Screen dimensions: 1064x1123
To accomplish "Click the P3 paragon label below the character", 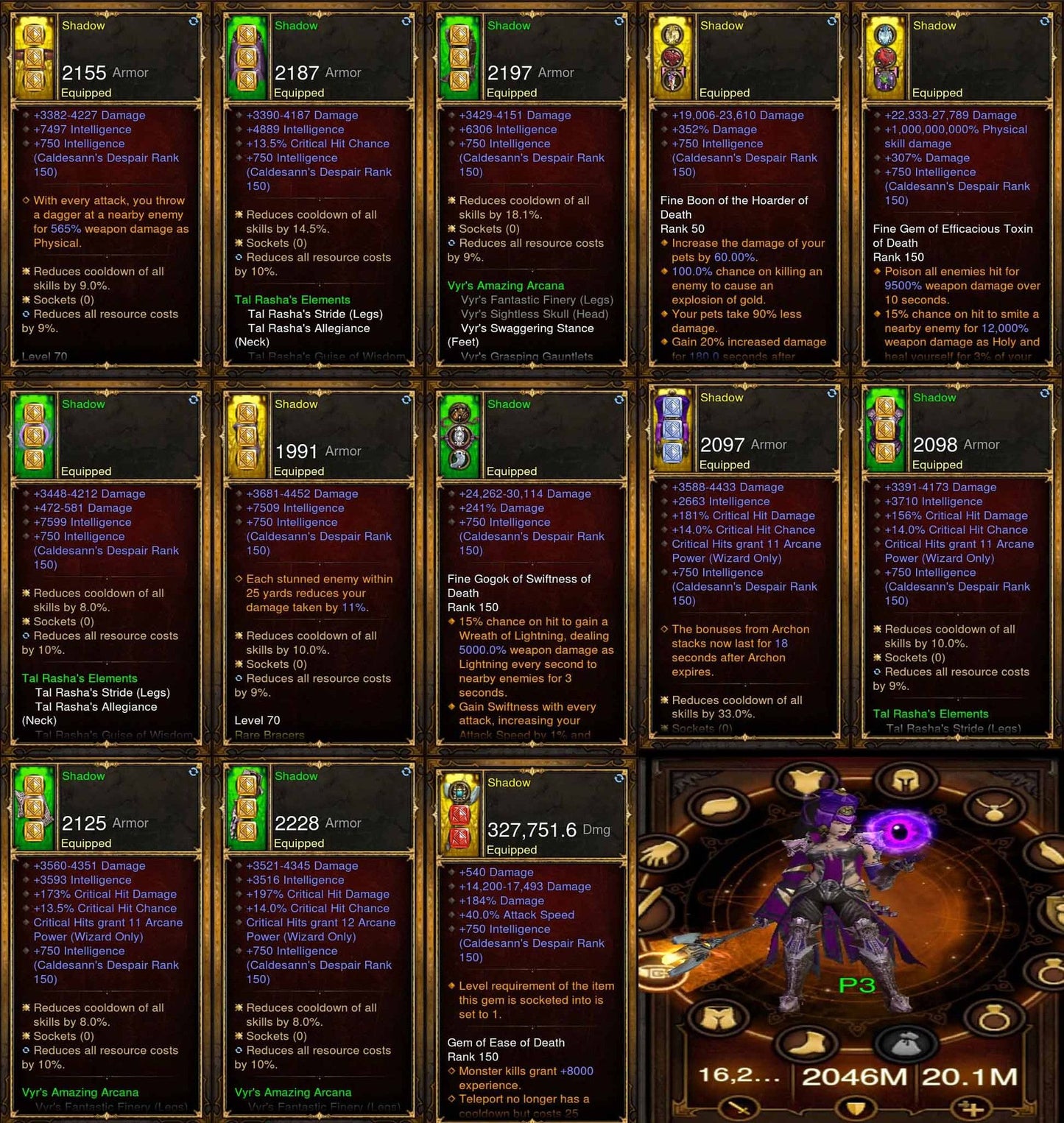I will 857,984.
